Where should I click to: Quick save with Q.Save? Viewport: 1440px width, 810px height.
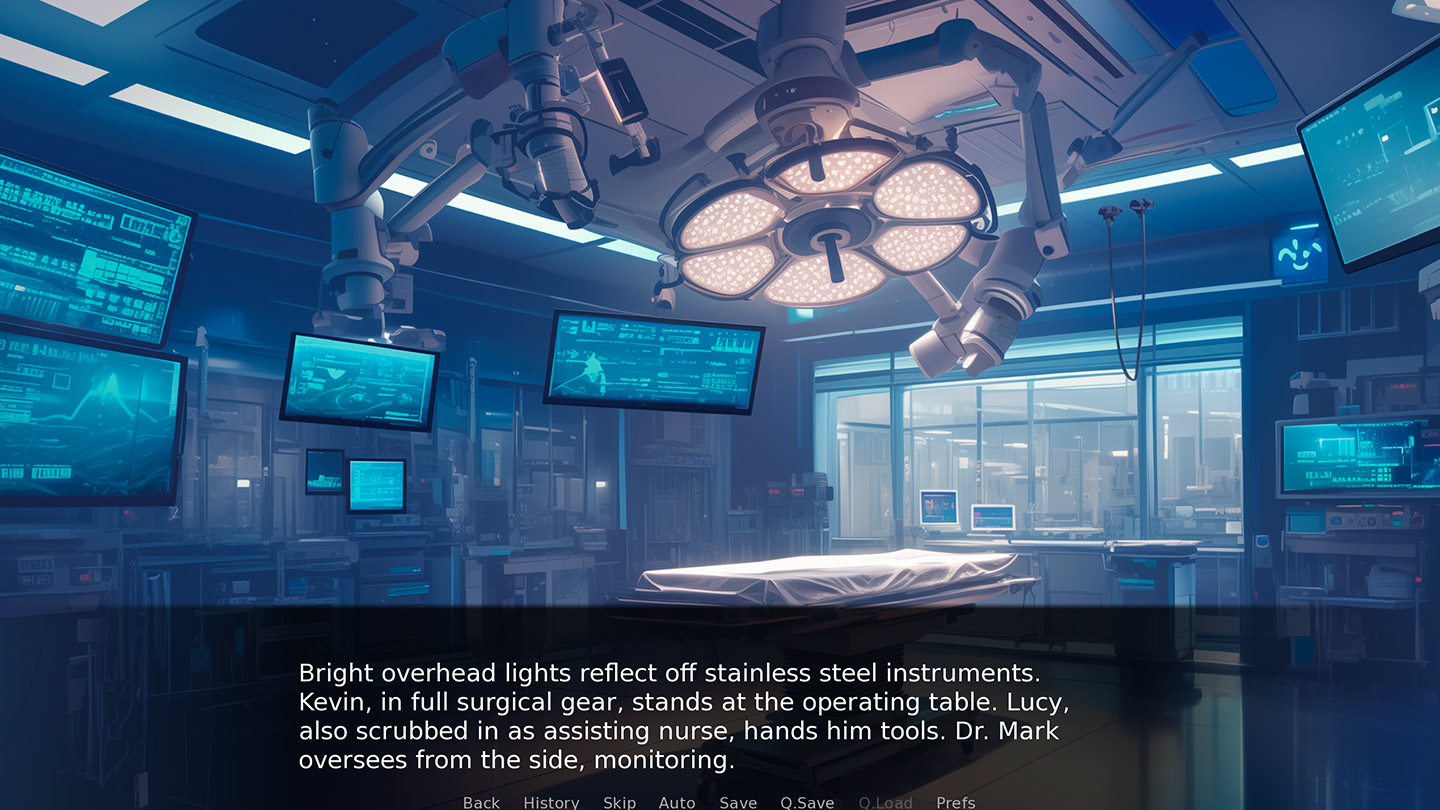click(x=807, y=802)
